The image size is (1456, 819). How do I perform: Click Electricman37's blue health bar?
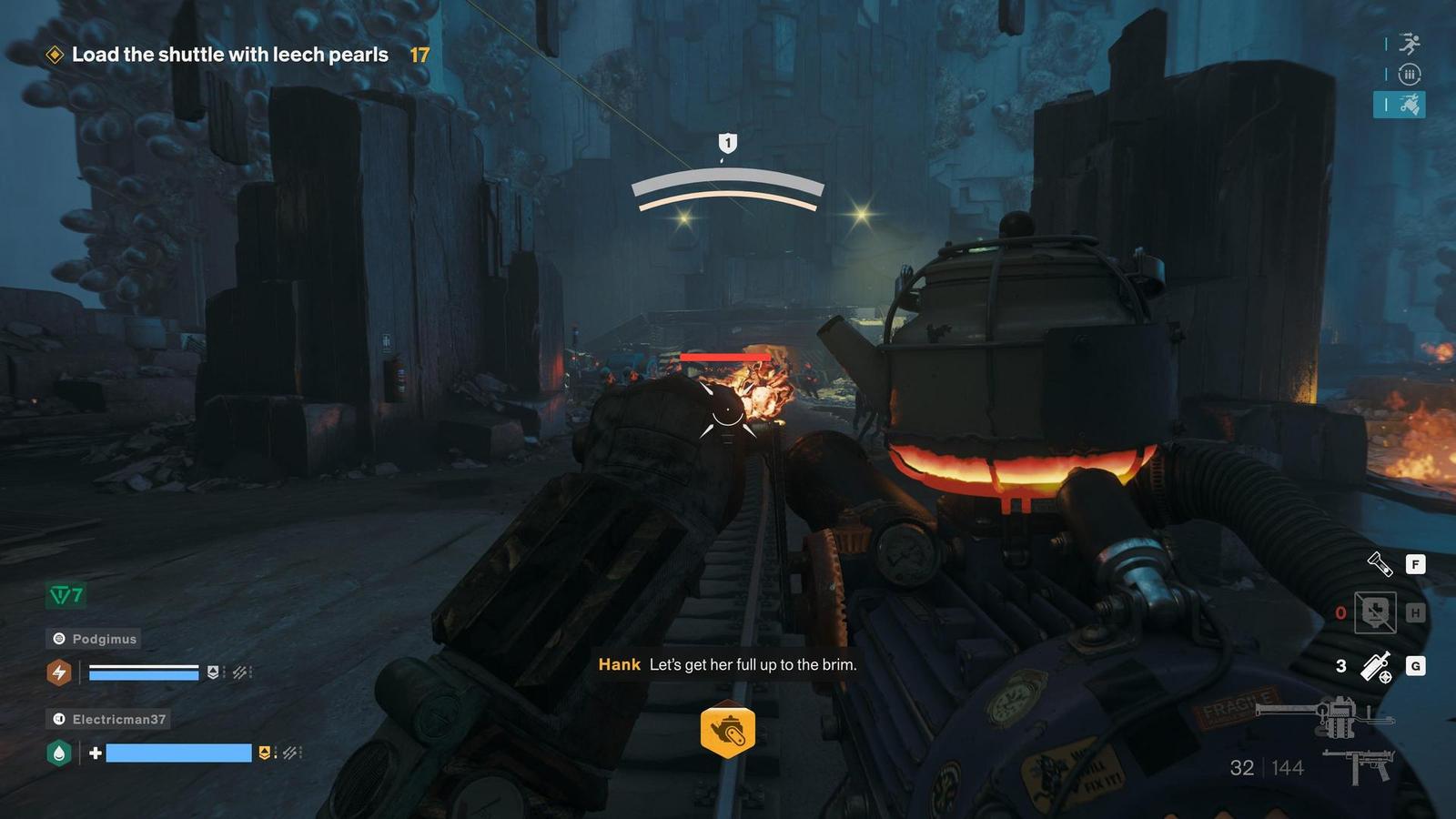178,753
